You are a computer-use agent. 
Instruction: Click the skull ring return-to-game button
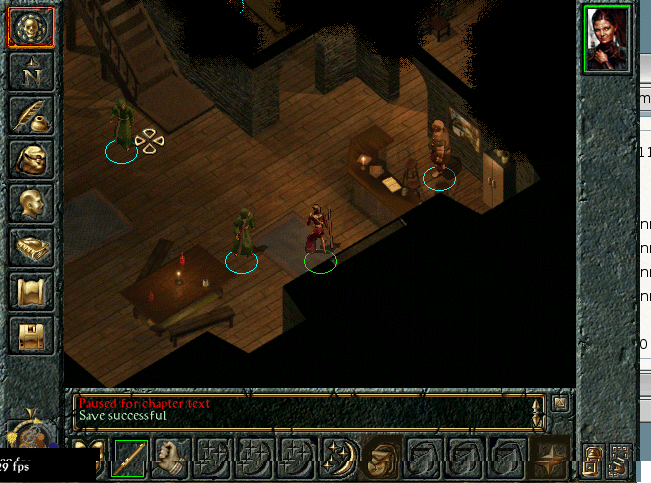pos(30,27)
